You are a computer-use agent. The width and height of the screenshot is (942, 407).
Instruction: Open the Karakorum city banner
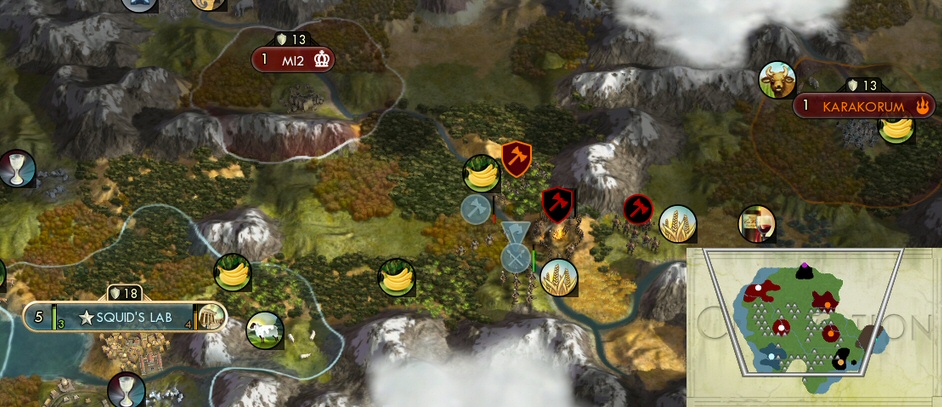click(863, 105)
